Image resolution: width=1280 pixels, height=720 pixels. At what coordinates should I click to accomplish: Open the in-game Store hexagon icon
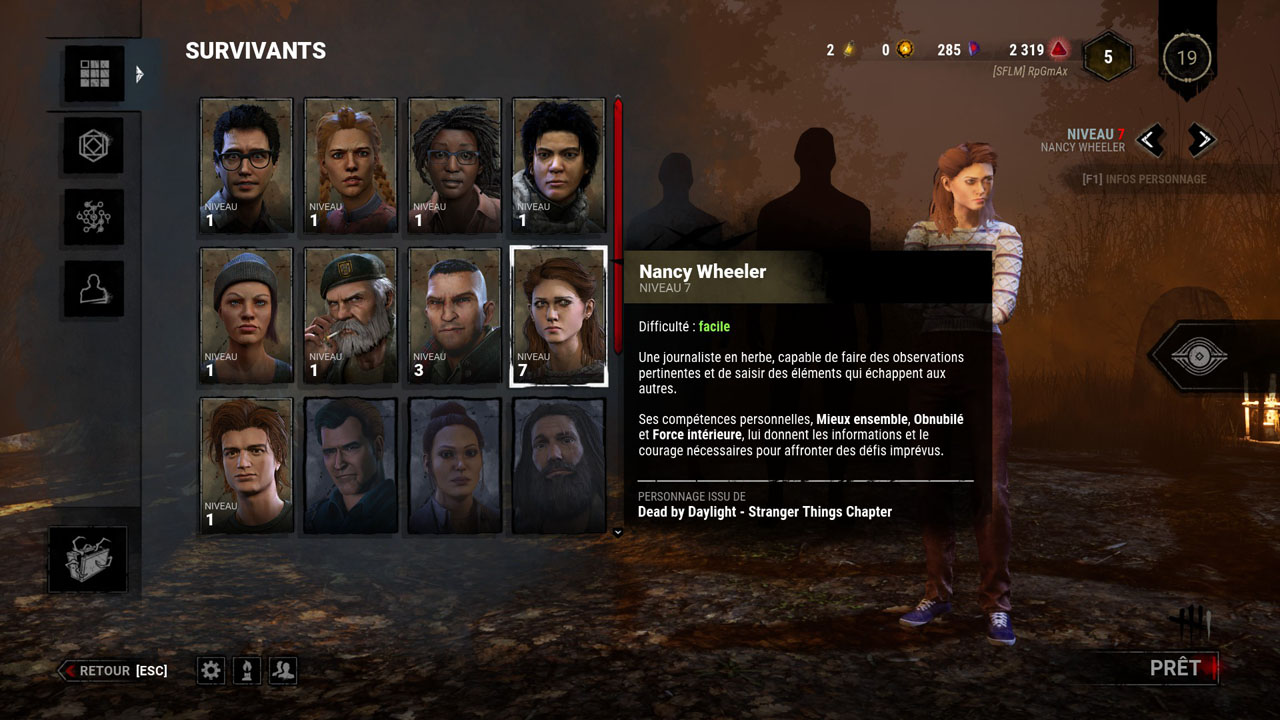click(93, 144)
